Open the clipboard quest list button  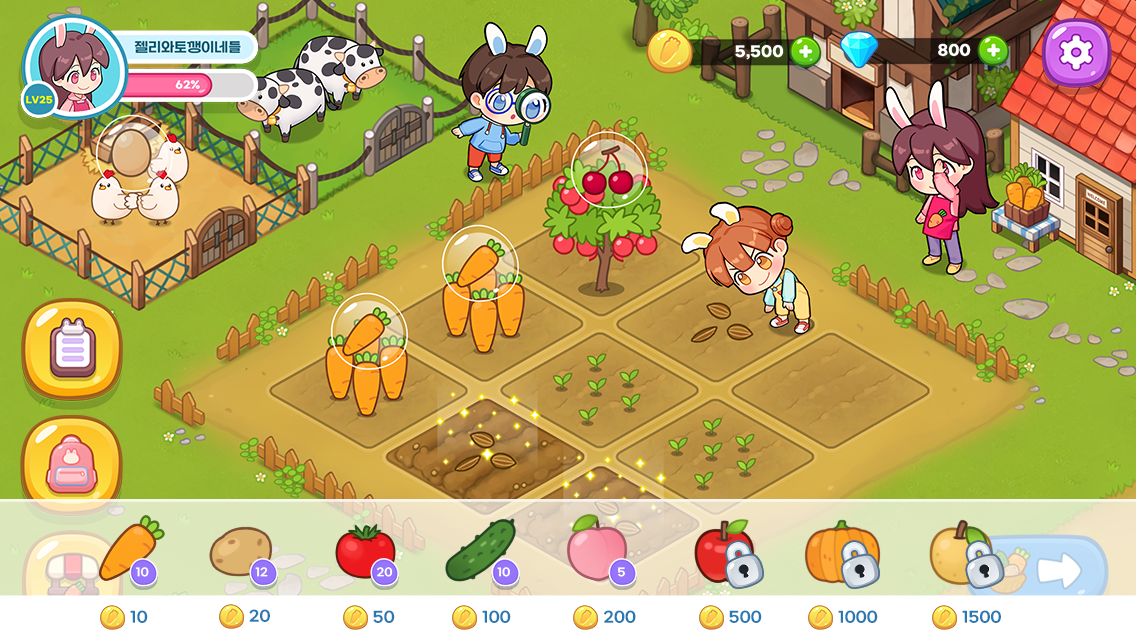72,349
